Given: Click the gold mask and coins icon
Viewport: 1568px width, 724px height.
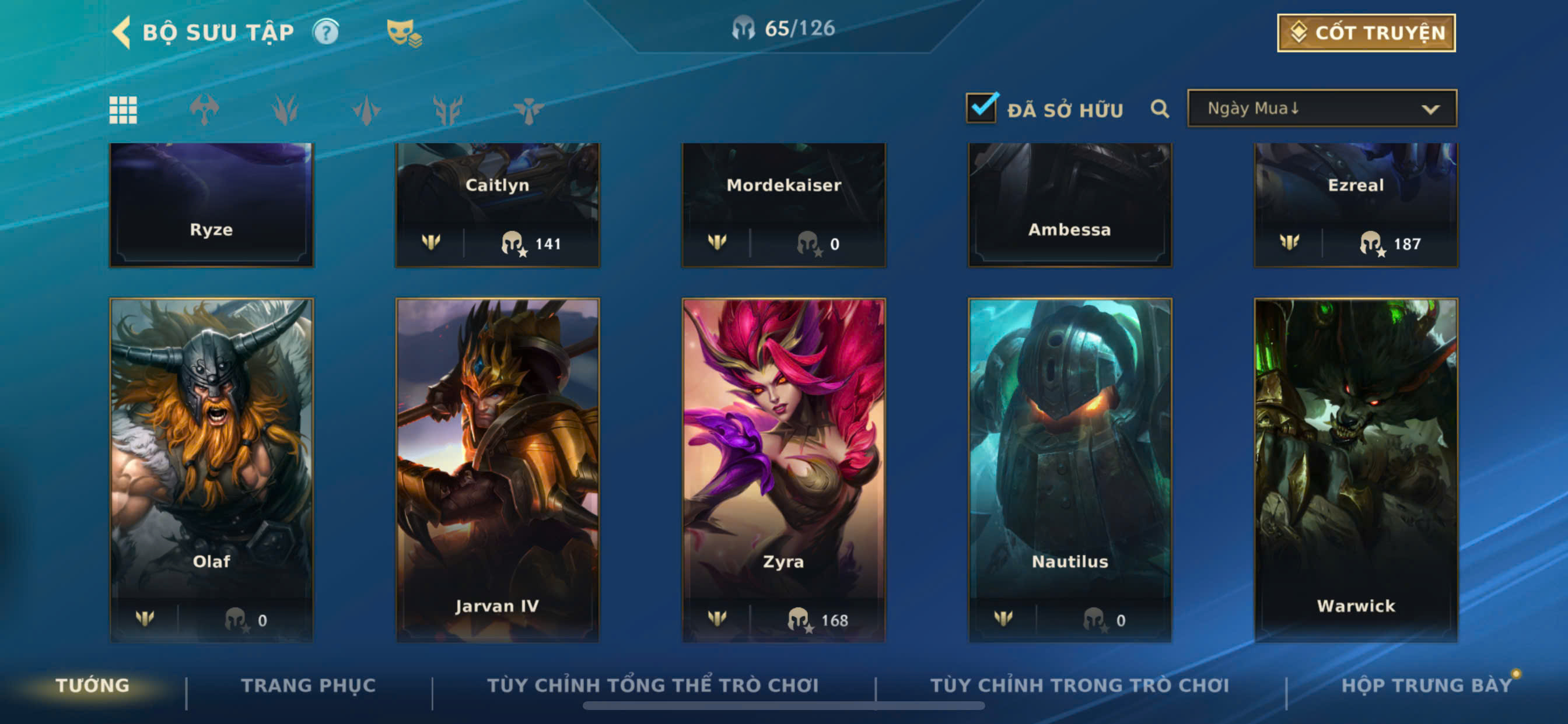Looking at the screenshot, I should [404, 33].
